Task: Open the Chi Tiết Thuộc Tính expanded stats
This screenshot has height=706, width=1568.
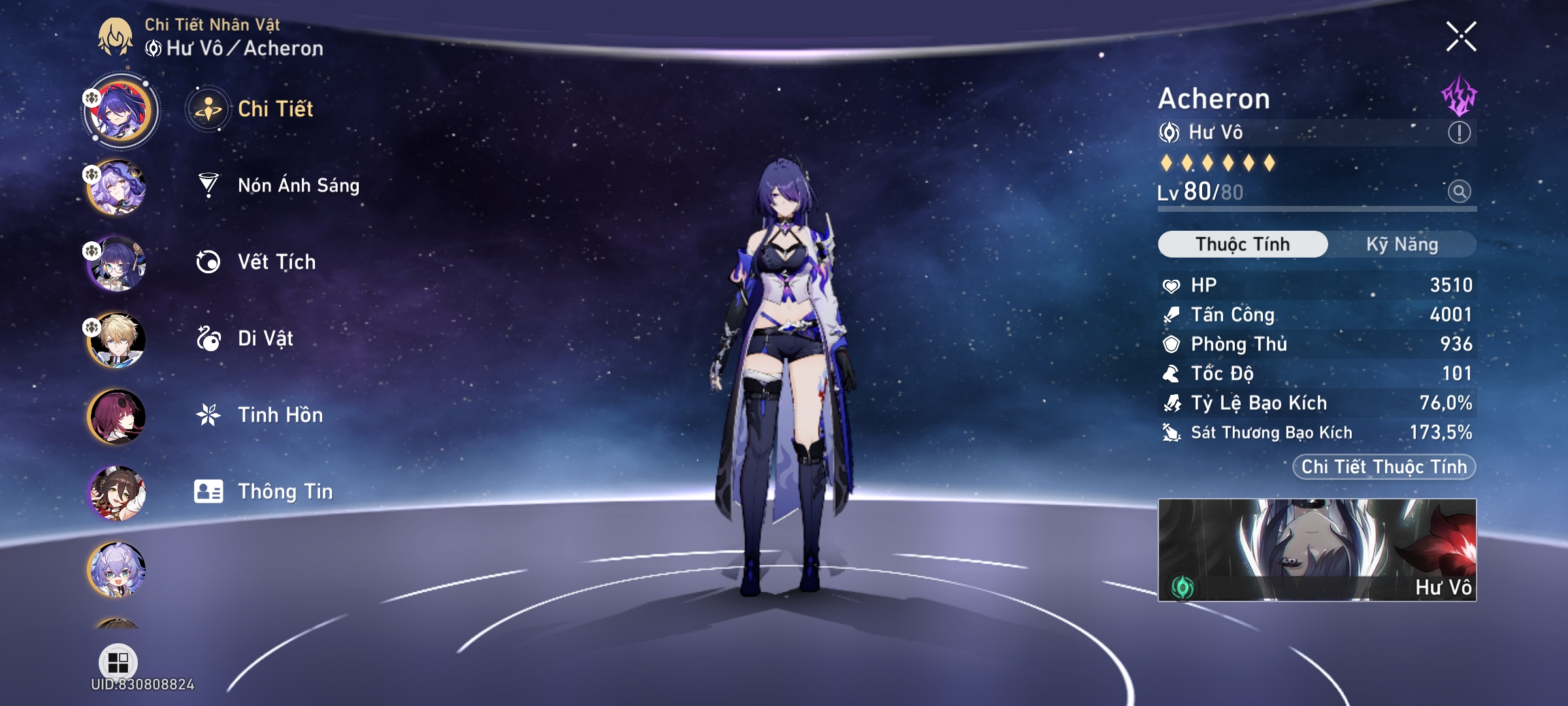Action: [1383, 466]
